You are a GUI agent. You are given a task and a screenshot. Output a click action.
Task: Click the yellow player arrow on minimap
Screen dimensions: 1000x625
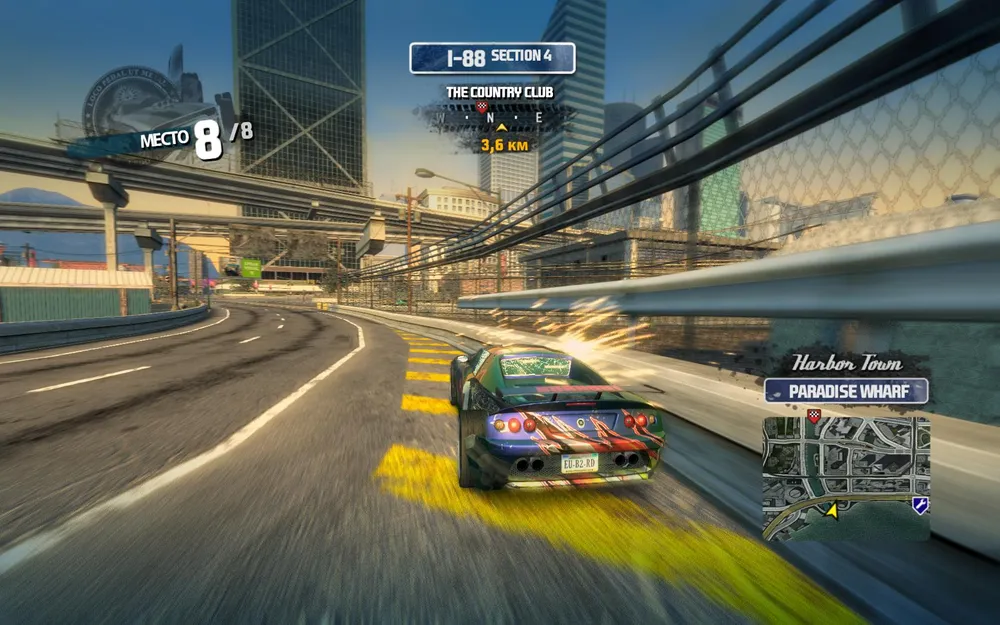831,510
